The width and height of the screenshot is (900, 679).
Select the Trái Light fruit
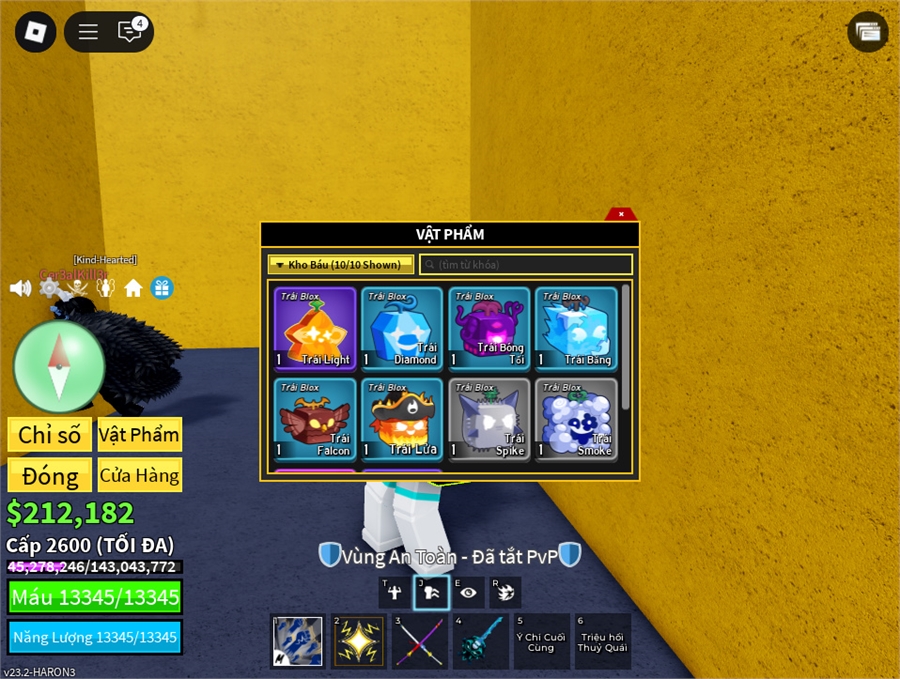click(315, 328)
